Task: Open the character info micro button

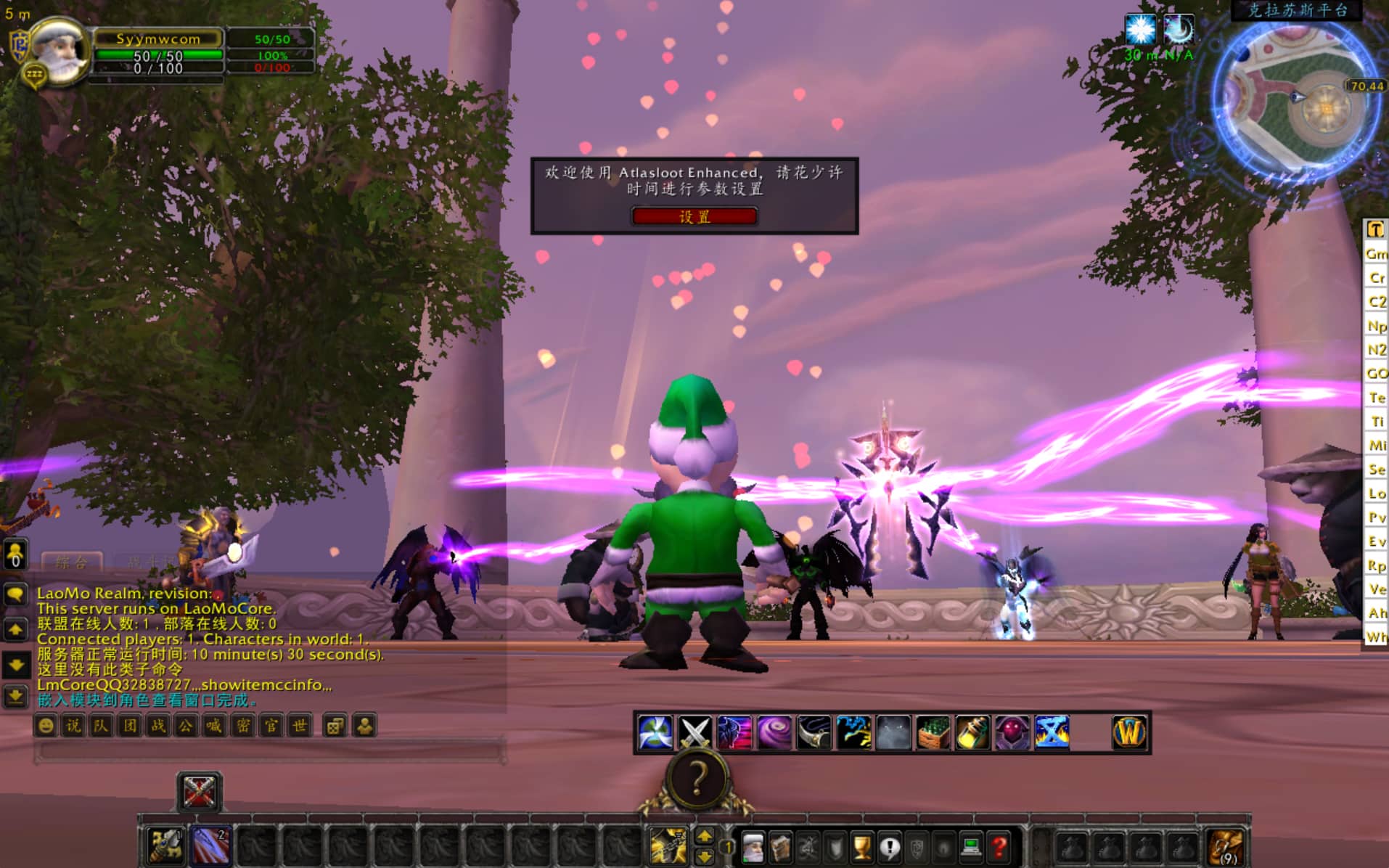Action: point(753,847)
